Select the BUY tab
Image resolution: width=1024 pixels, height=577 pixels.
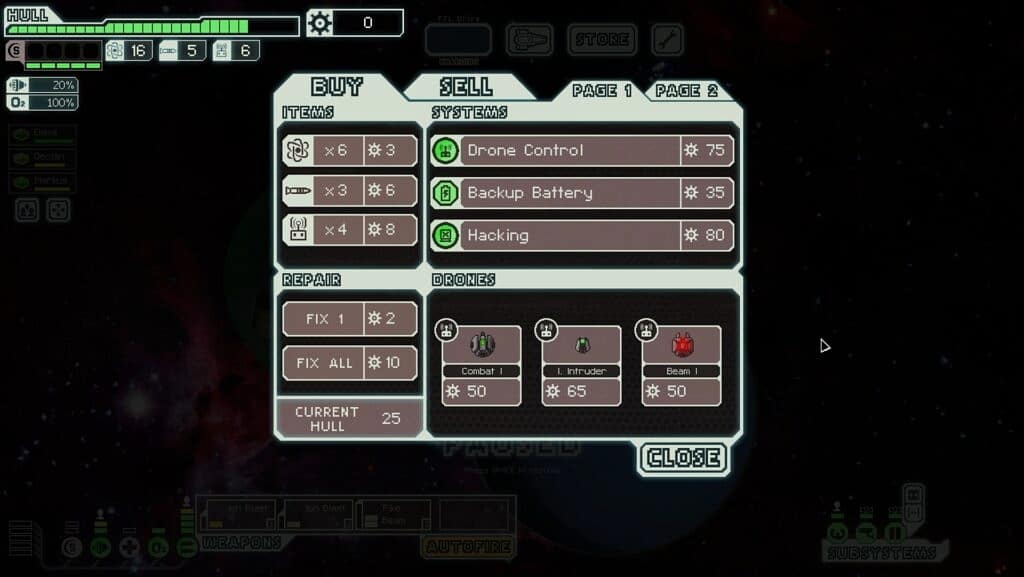pos(337,87)
